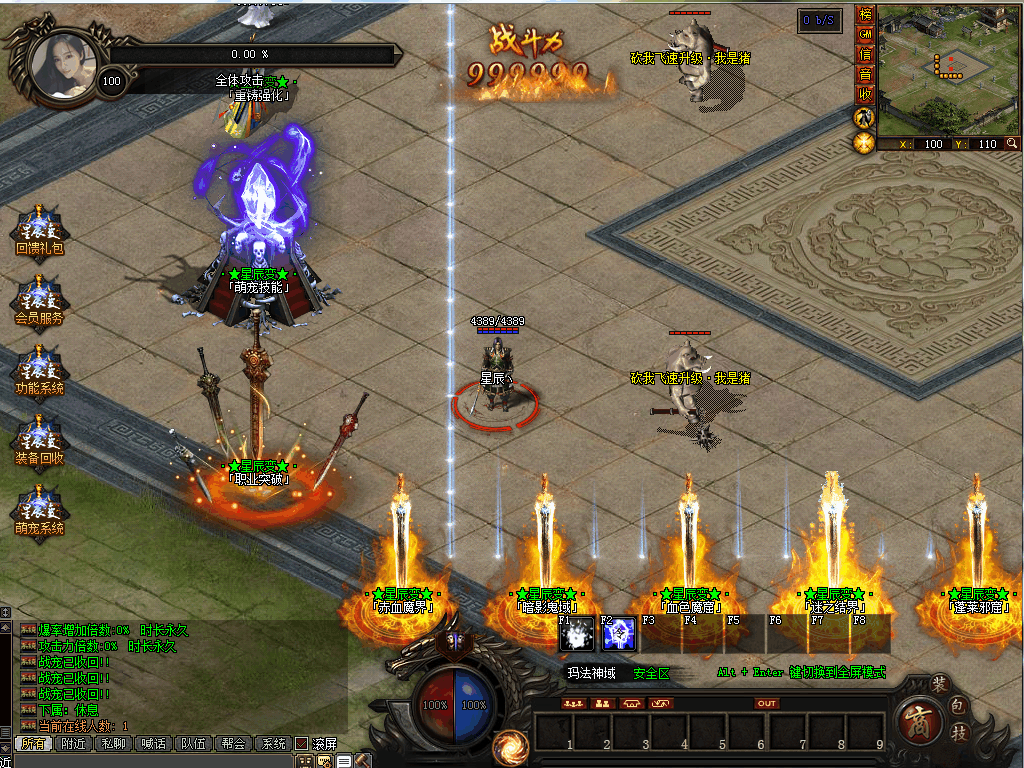Viewport: 1024px width, 768px height.
Task: Activate the F2 blue rune skill
Action: (x=619, y=634)
